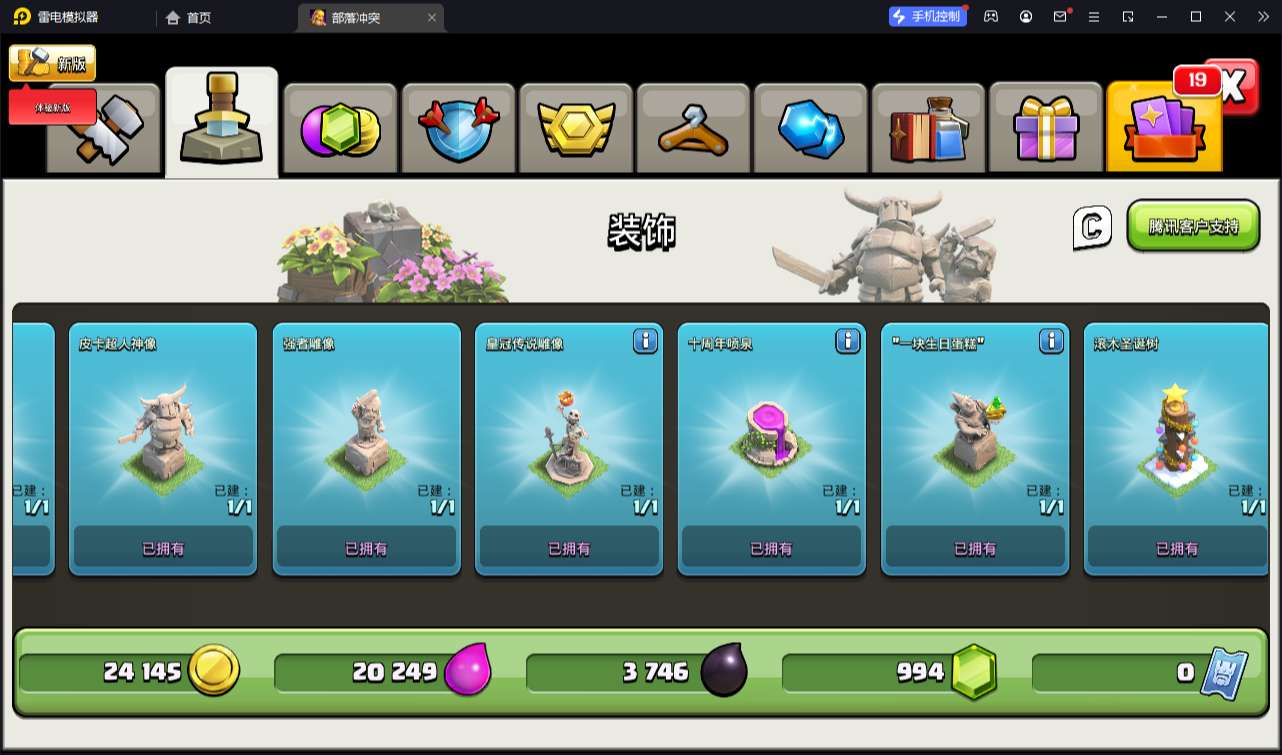The width and height of the screenshot is (1282, 755).
Task: Click the 新版 hammer button
Action: click(x=53, y=63)
